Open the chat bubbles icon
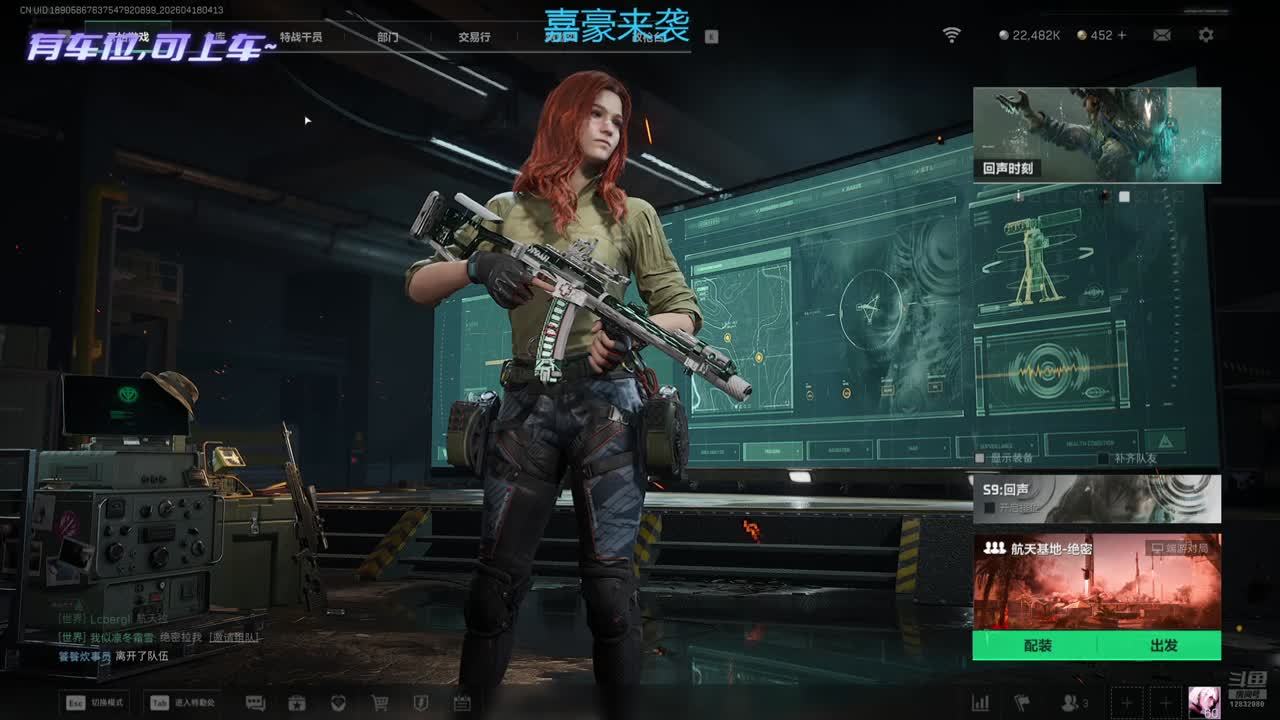The height and width of the screenshot is (720, 1280). point(255,703)
